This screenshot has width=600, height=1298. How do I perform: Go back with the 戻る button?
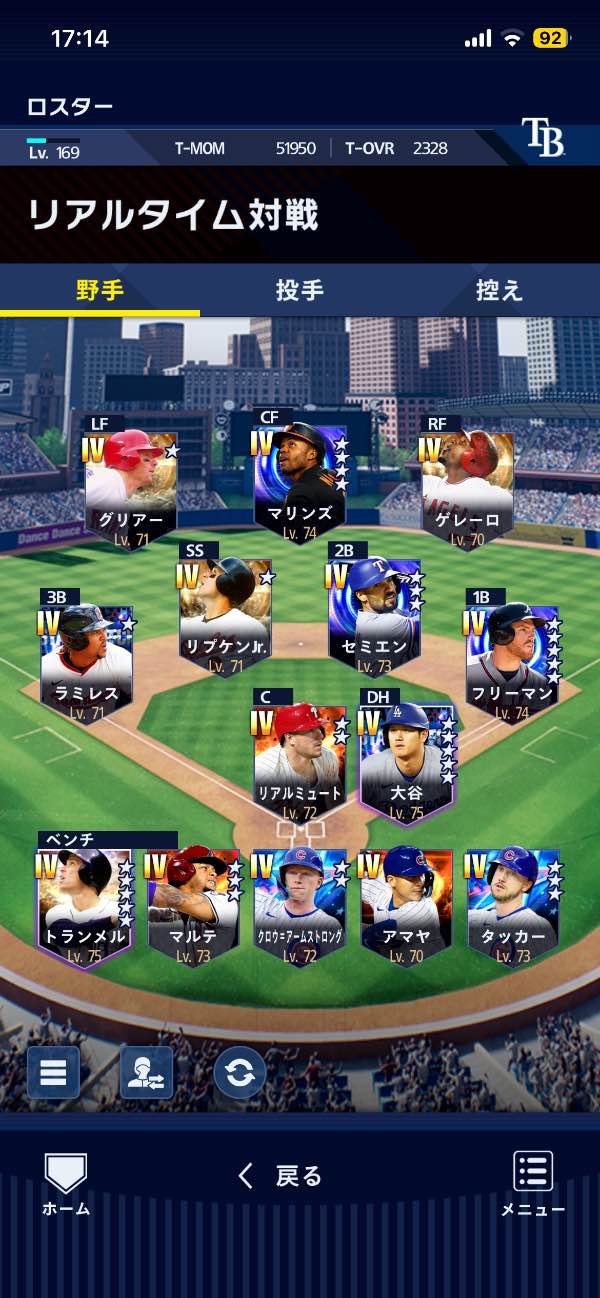280,1176
